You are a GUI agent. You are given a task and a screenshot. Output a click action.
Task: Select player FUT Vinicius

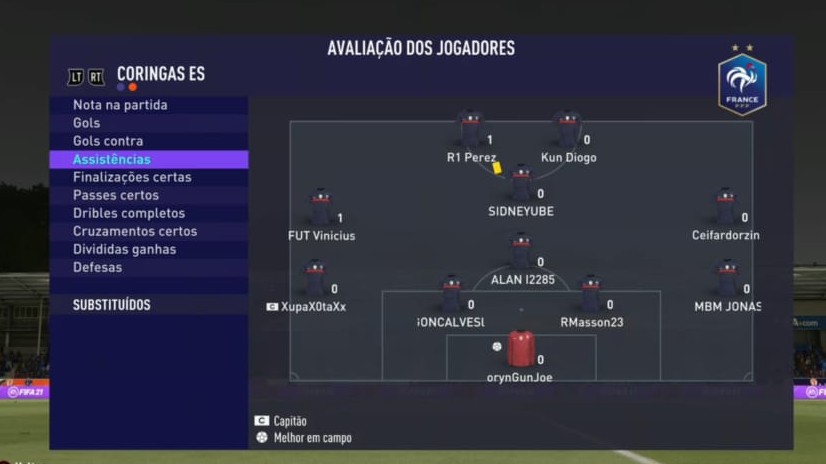pyautogui.click(x=321, y=216)
